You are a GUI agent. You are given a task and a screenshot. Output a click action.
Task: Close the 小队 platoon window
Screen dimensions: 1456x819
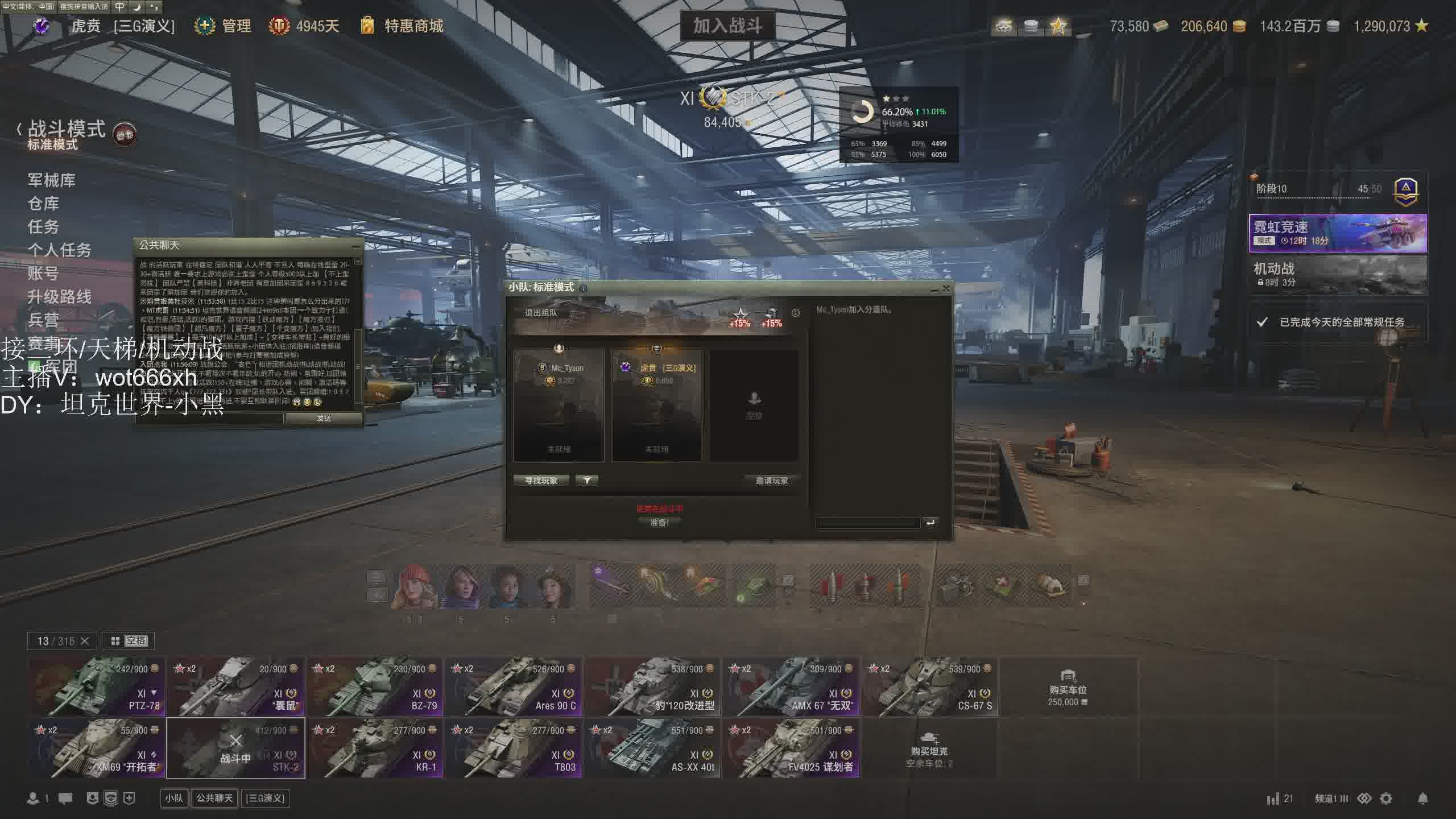coord(946,288)
